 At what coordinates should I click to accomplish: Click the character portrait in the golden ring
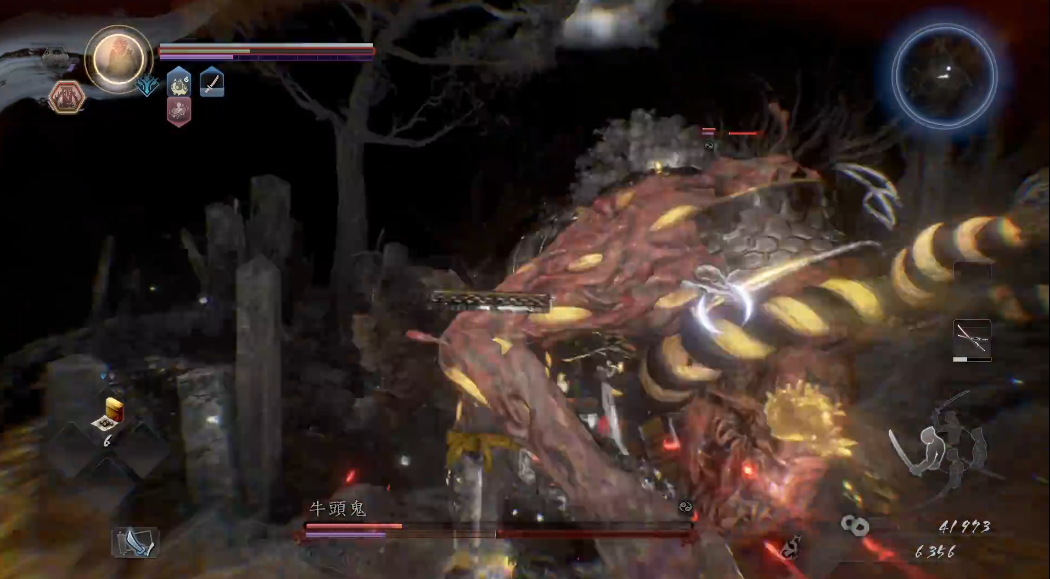click(x=118, y=59)
